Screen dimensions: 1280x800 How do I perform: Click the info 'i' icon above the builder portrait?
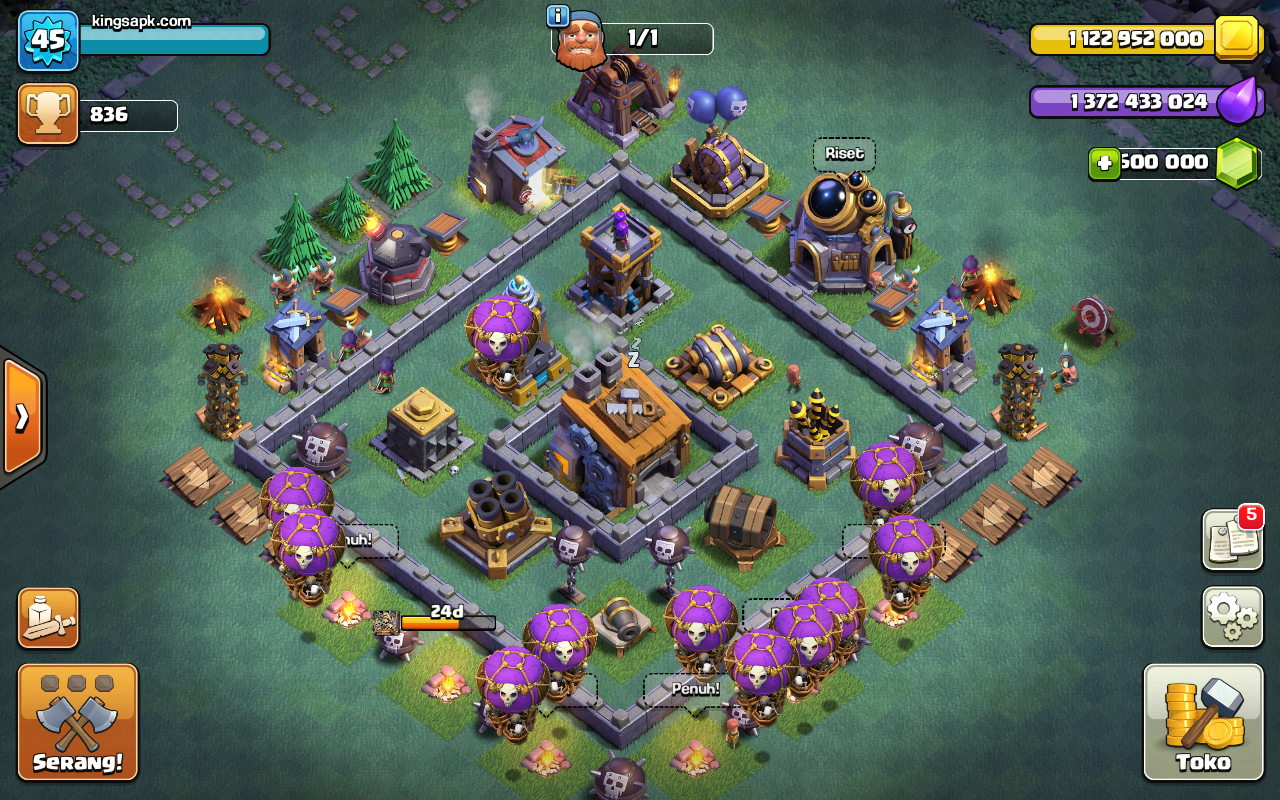tap(557, 14)
